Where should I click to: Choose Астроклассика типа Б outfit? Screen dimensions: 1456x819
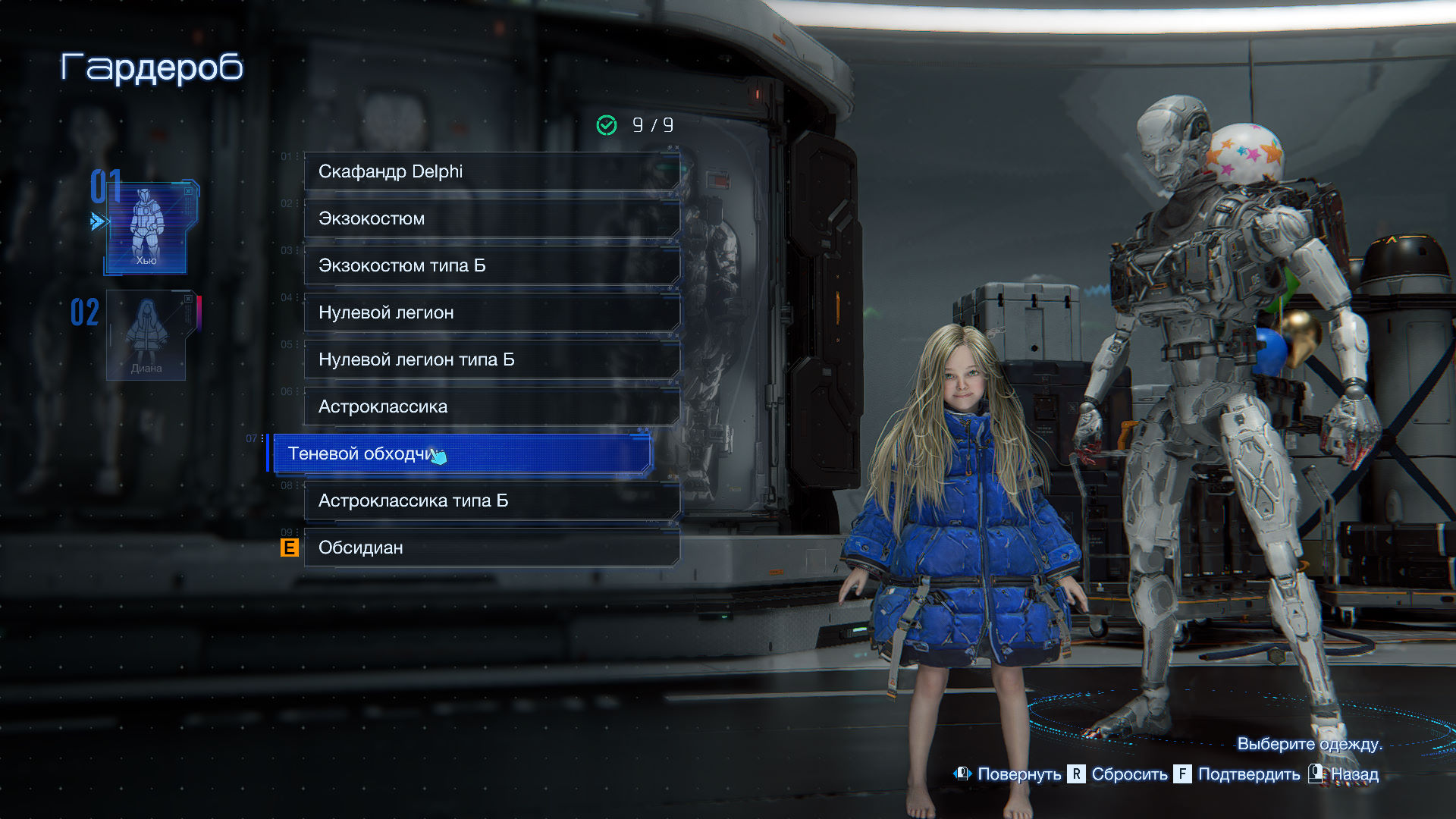click(491, 500)
